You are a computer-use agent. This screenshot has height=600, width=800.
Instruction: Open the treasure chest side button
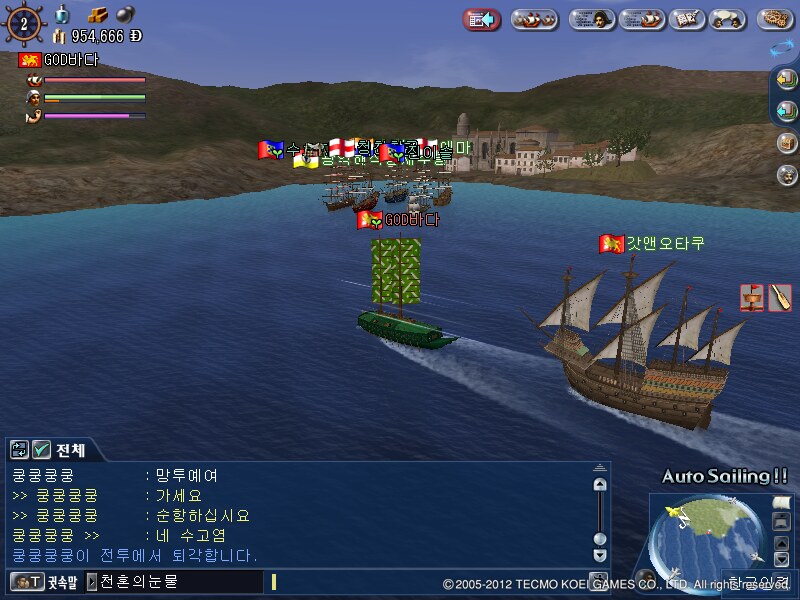787,142
